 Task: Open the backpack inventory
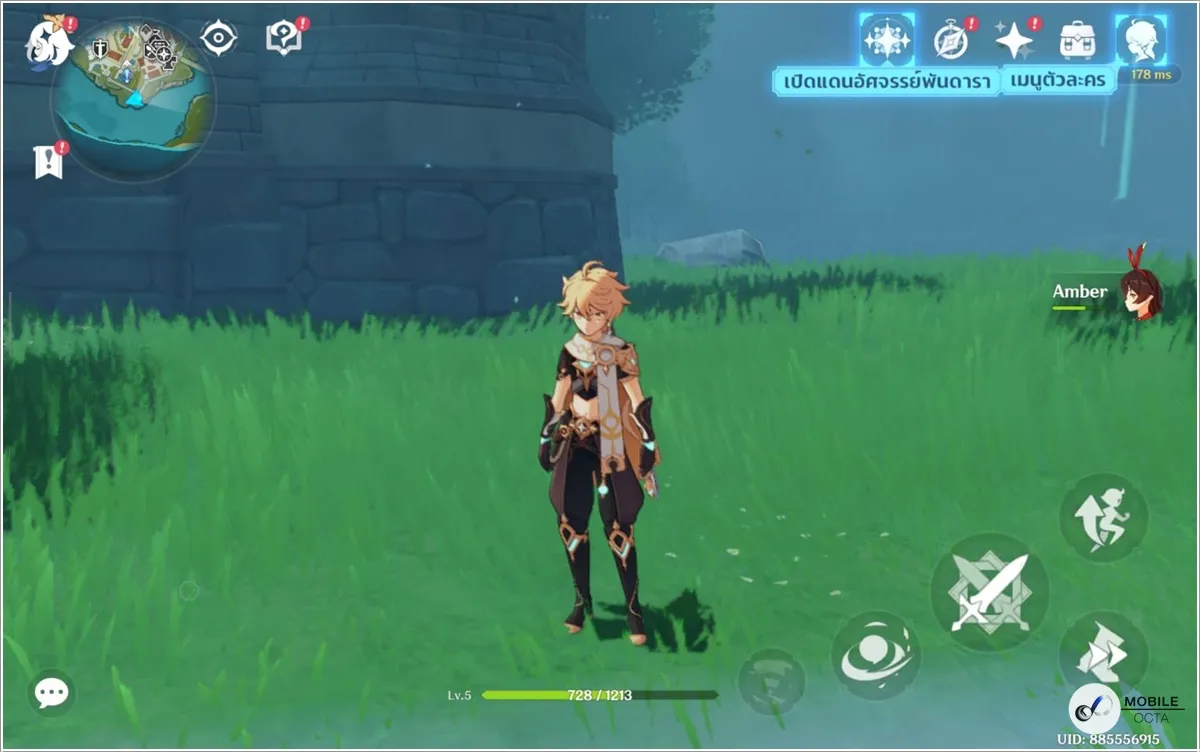coord(1077,40)
